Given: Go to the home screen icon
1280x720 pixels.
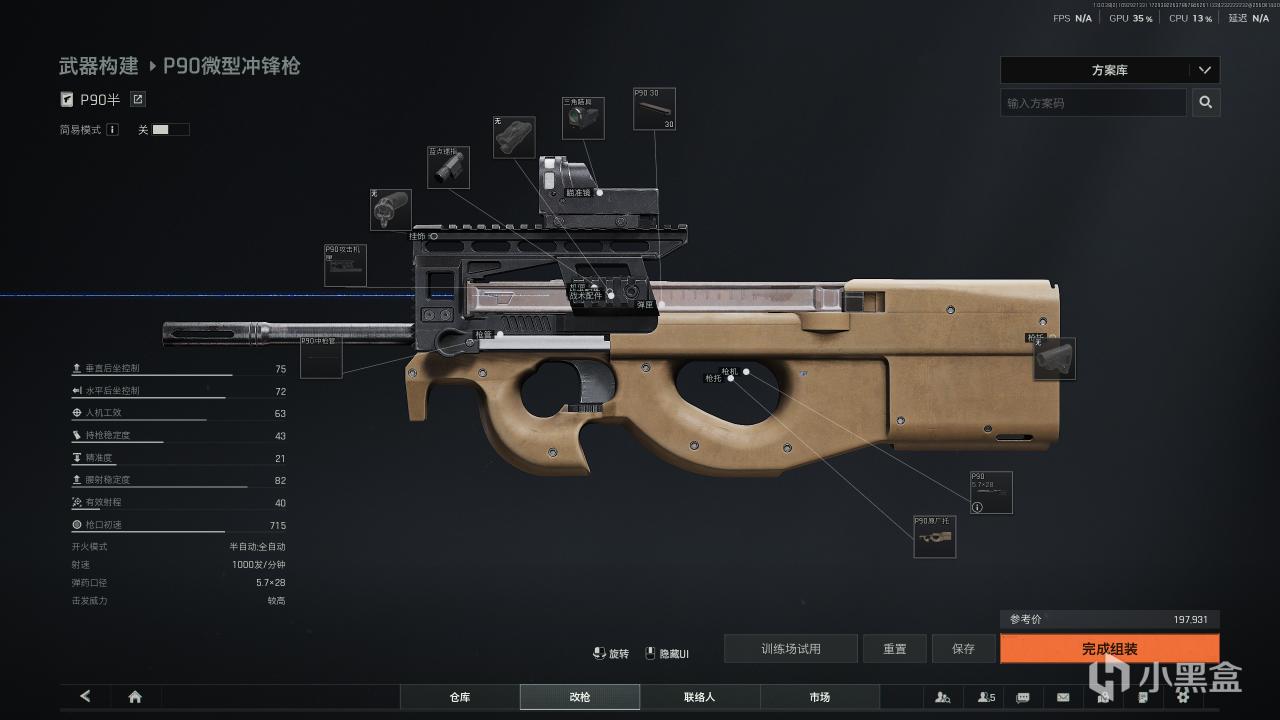Looking at the screenshot, I should click(135, 697).
